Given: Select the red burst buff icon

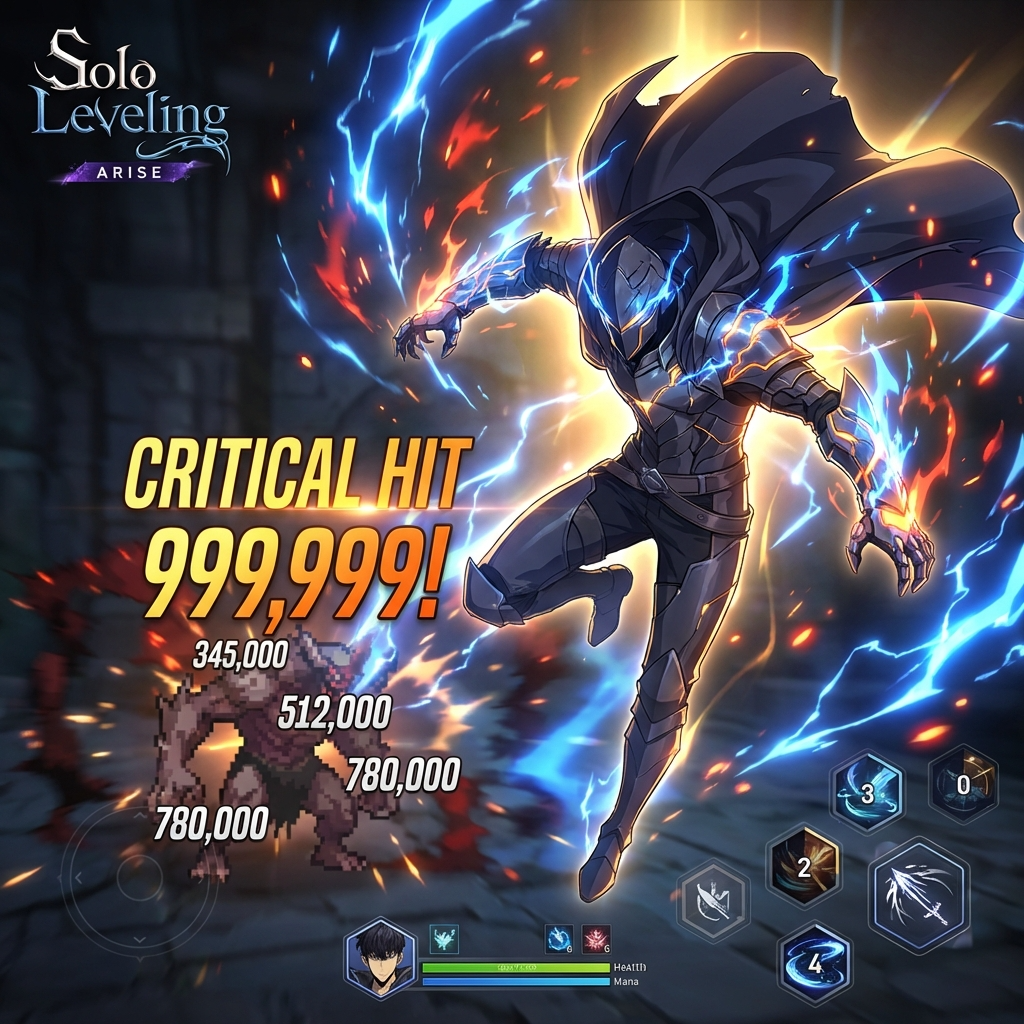Looking at the screenshot, I should click(596, 939).
